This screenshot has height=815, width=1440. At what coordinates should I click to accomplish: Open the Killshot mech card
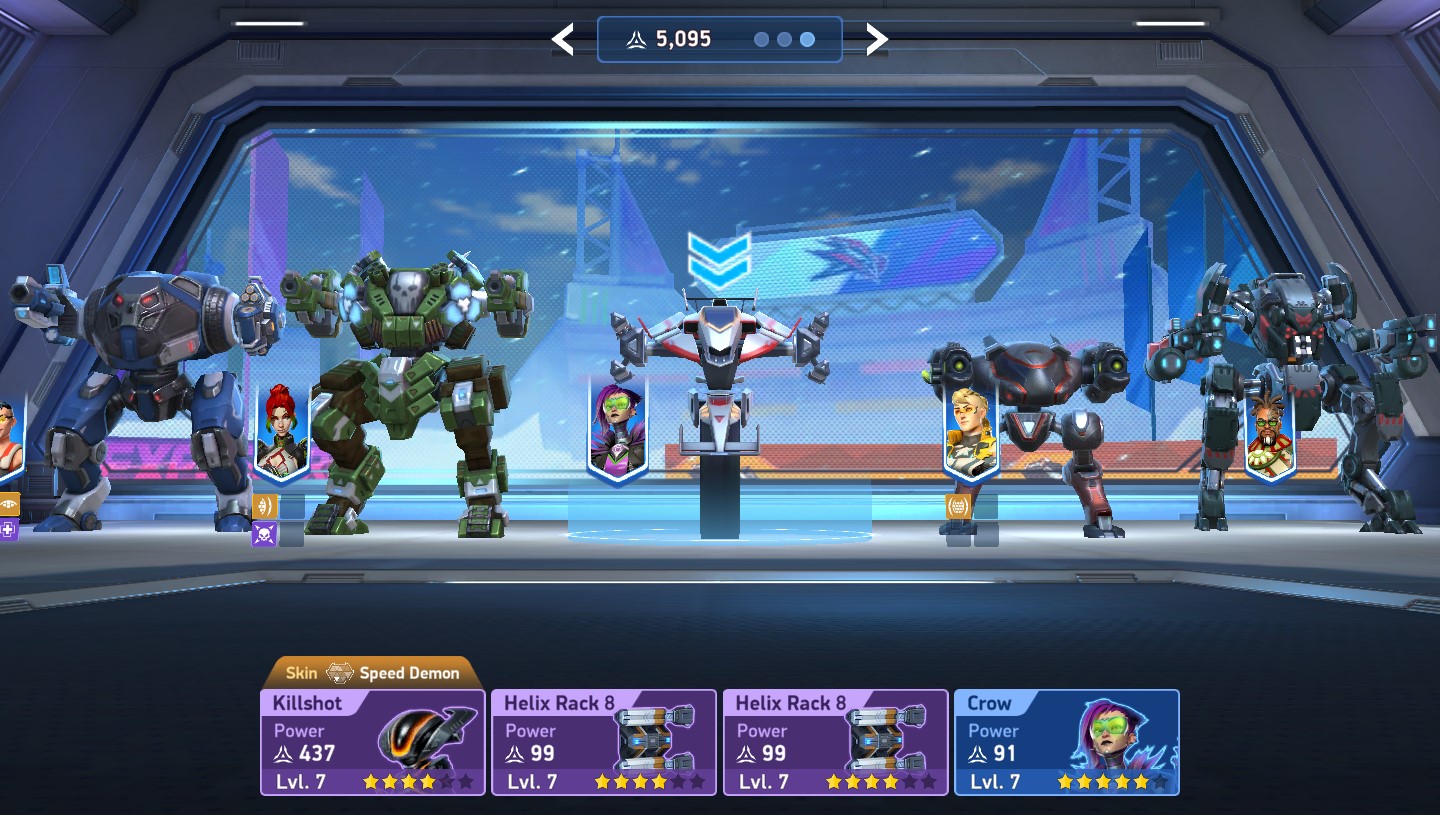pos(372,742)
